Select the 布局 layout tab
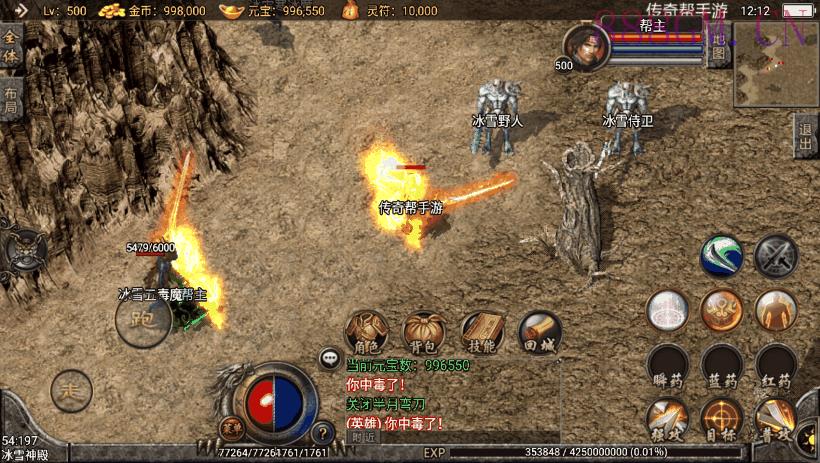 pos(10,98)
